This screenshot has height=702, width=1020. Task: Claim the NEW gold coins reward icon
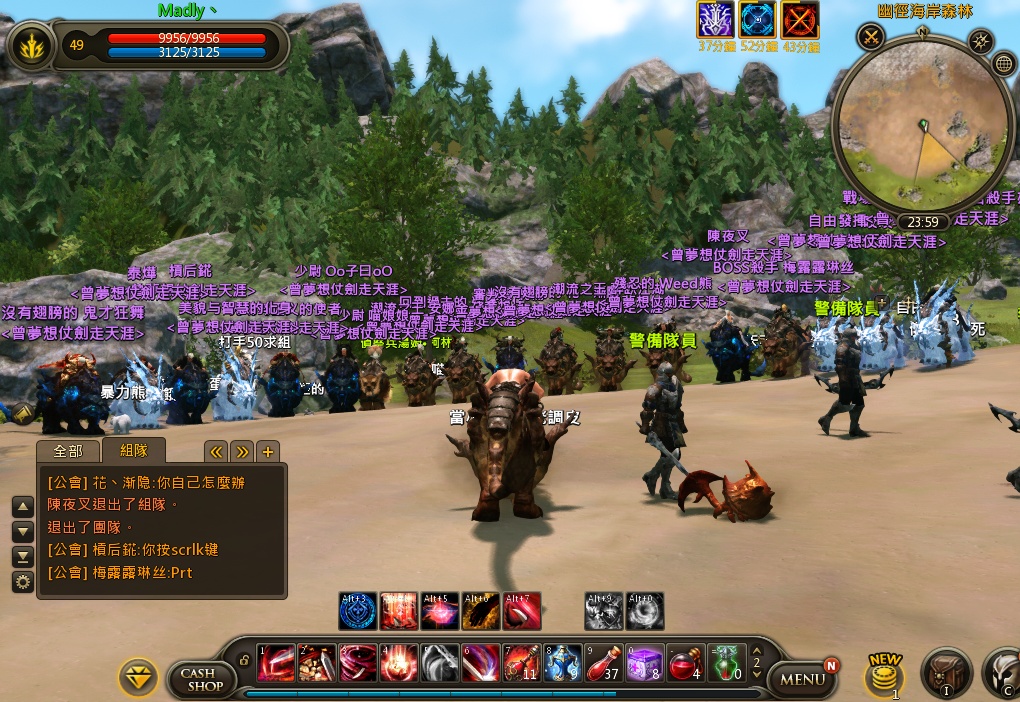[x=885, y=676]
